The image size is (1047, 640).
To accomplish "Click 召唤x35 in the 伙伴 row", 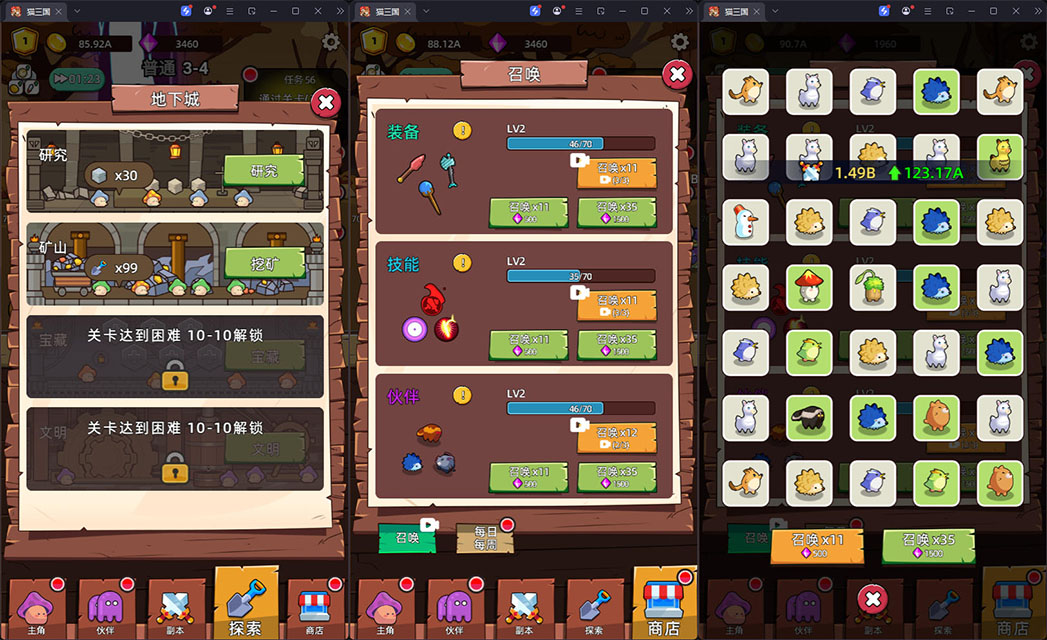I will tap(616, 476).
